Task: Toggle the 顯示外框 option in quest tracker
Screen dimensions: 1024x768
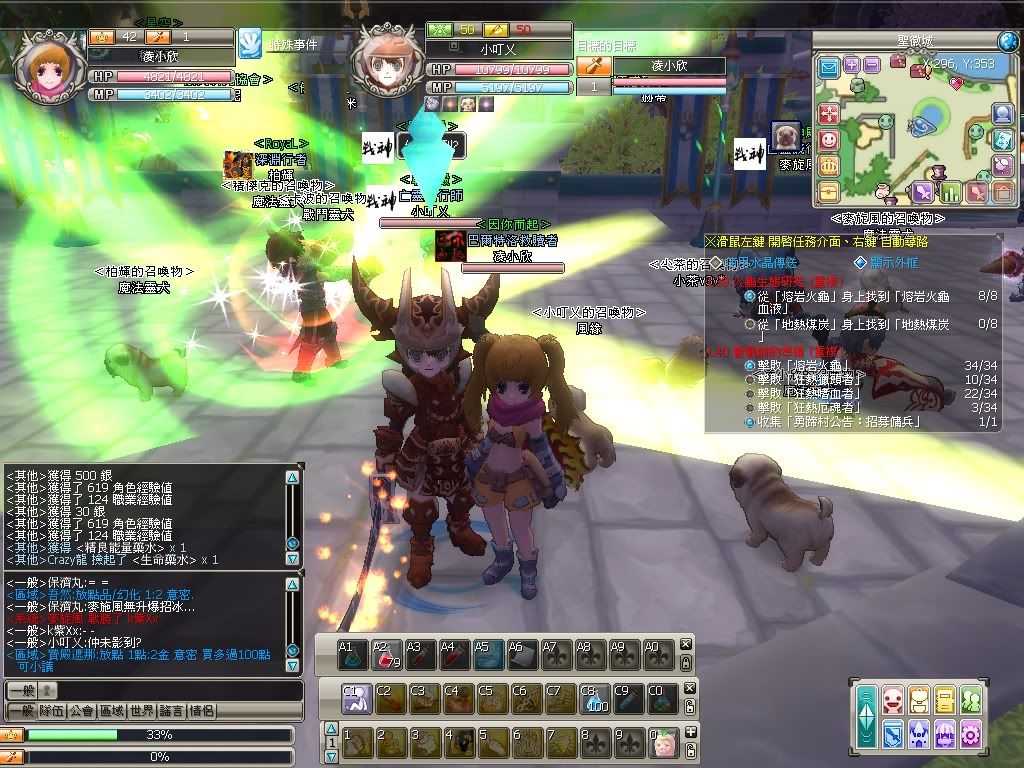Action: pyautogui.click(x=860, y=263)
